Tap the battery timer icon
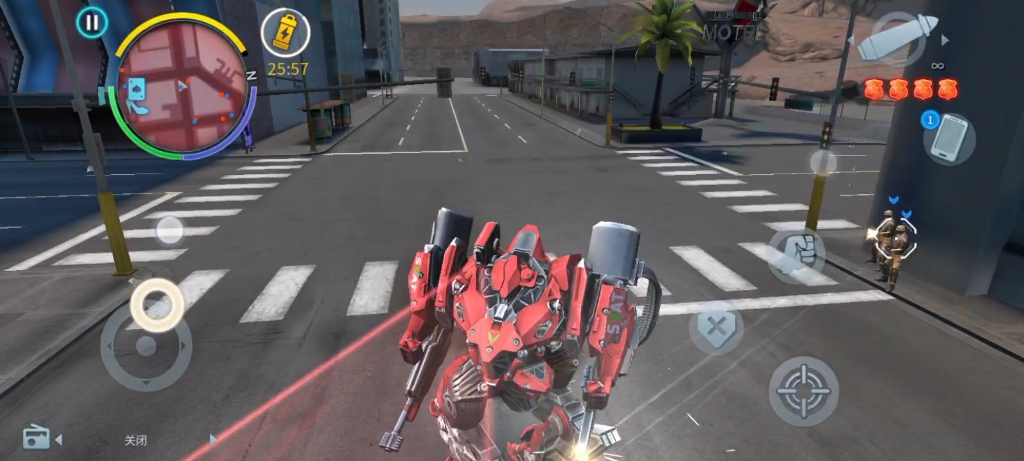Image resolution: width=1024 pixels, height=461 pixels. [x=285, y=31]
